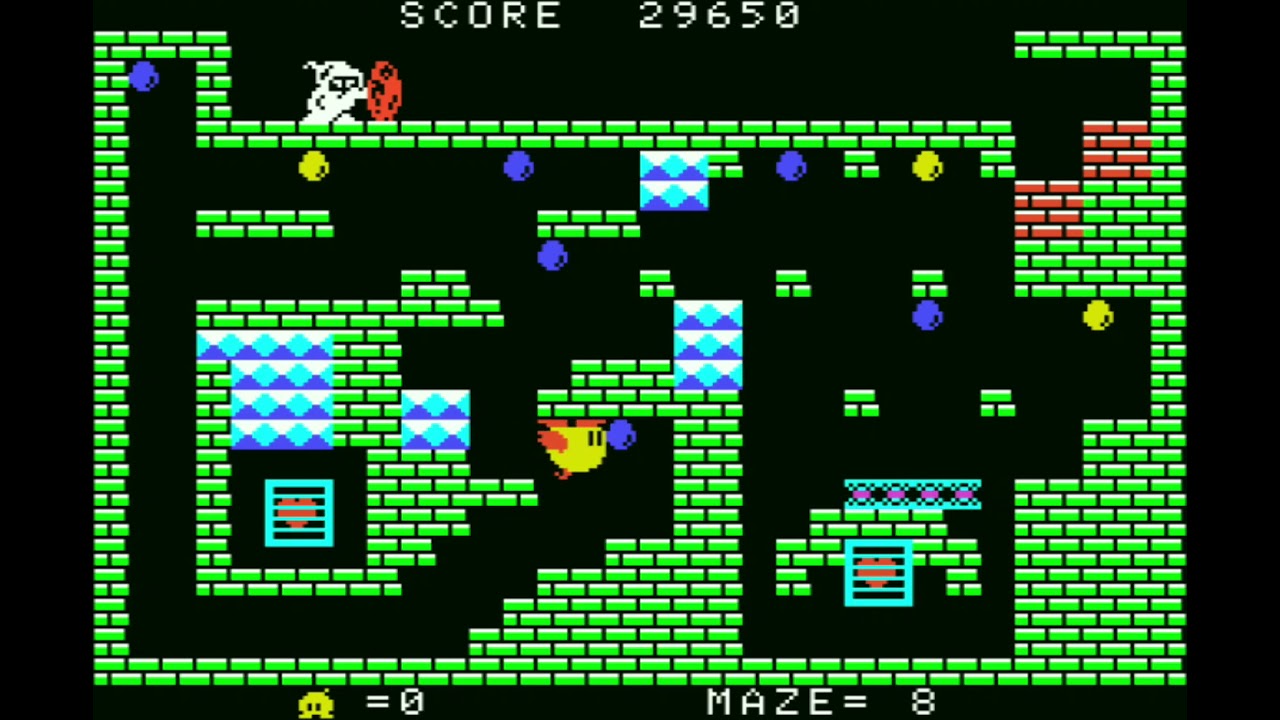
Task: Click the yellow dot under the top platform
Action: (x=313, y=167)
